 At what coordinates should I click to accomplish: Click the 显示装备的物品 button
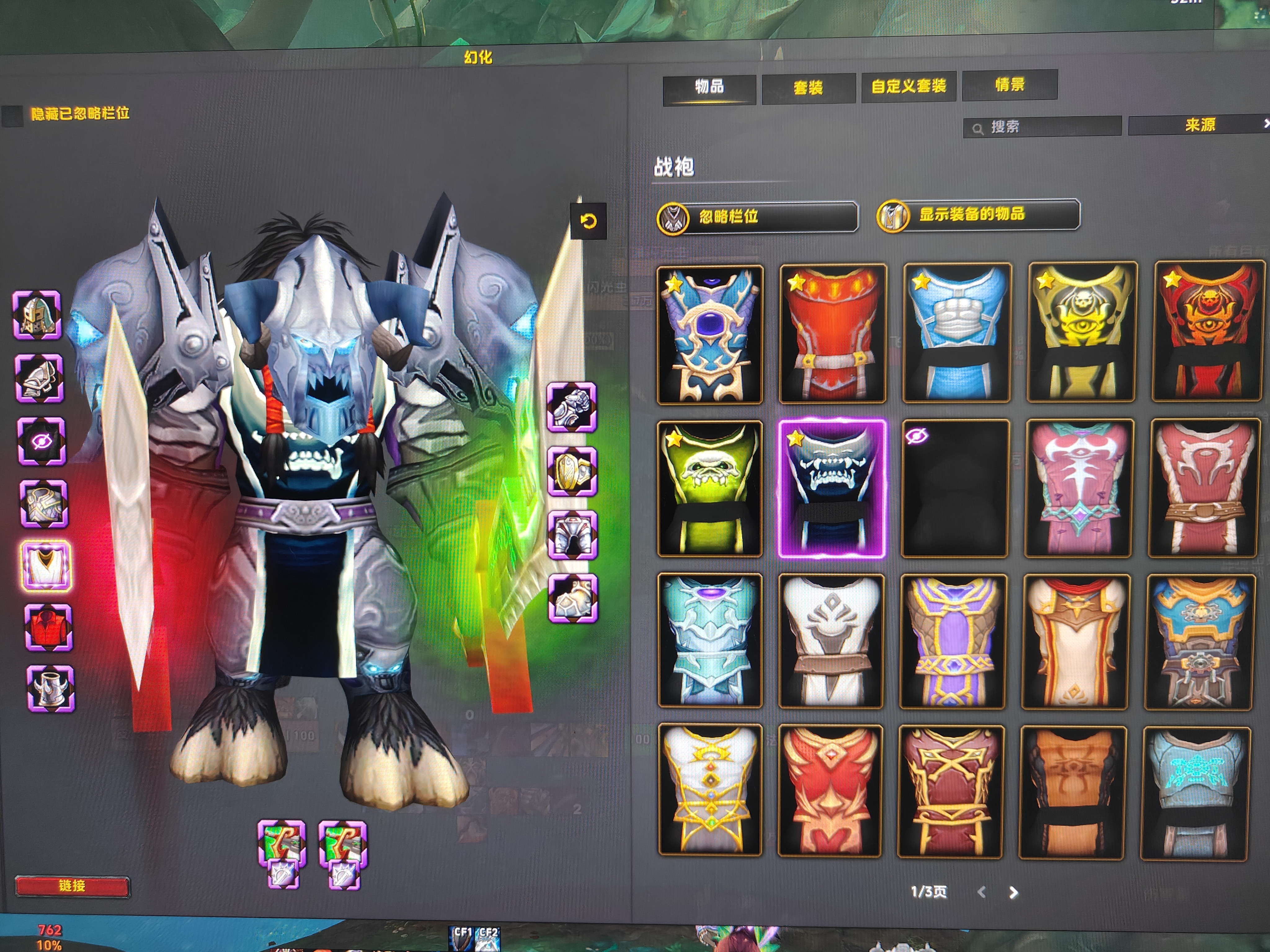(978, 215)
